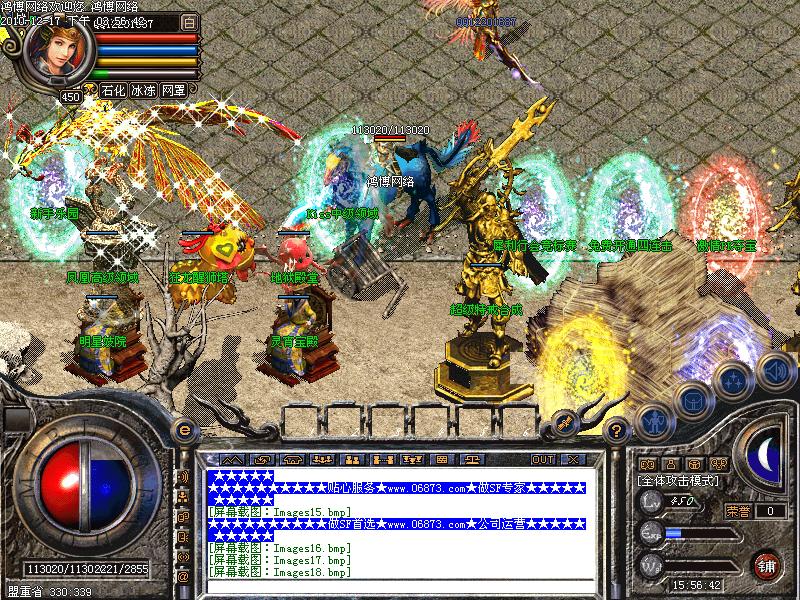Select the '@' chat channel button
This screenshot has width=800, height=600.
183,577
